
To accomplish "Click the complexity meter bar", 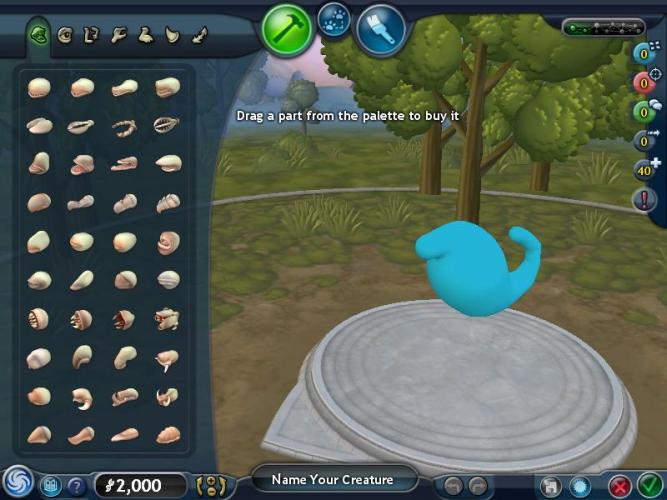I will [602, 27].
